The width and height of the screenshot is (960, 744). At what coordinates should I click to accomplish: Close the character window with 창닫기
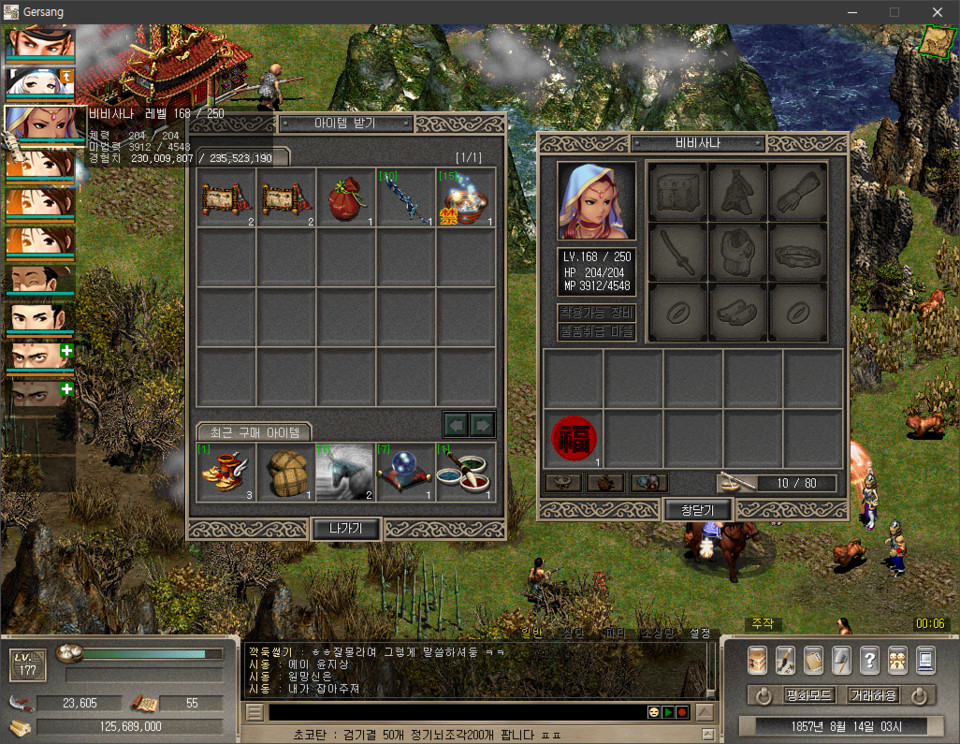point(698,510)
